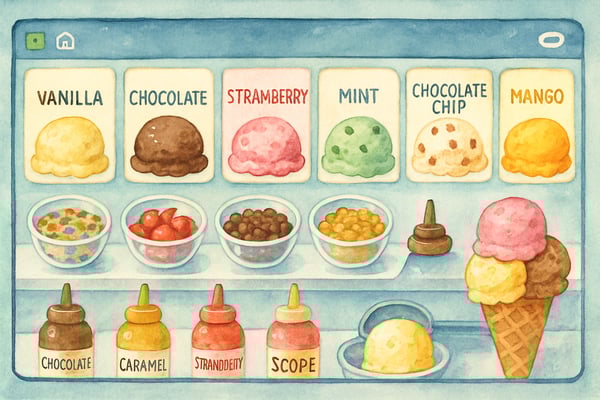Viewport: 600px width, 400px height.
Task: Select the Chocolate sauce bottle
Action: (x=66, y=335)
